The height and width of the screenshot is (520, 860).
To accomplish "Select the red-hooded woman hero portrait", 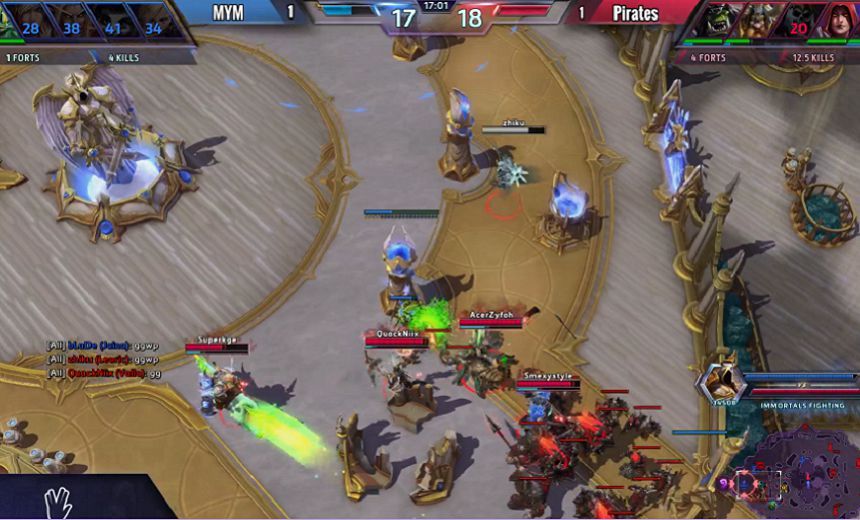I will pos(838,22).
